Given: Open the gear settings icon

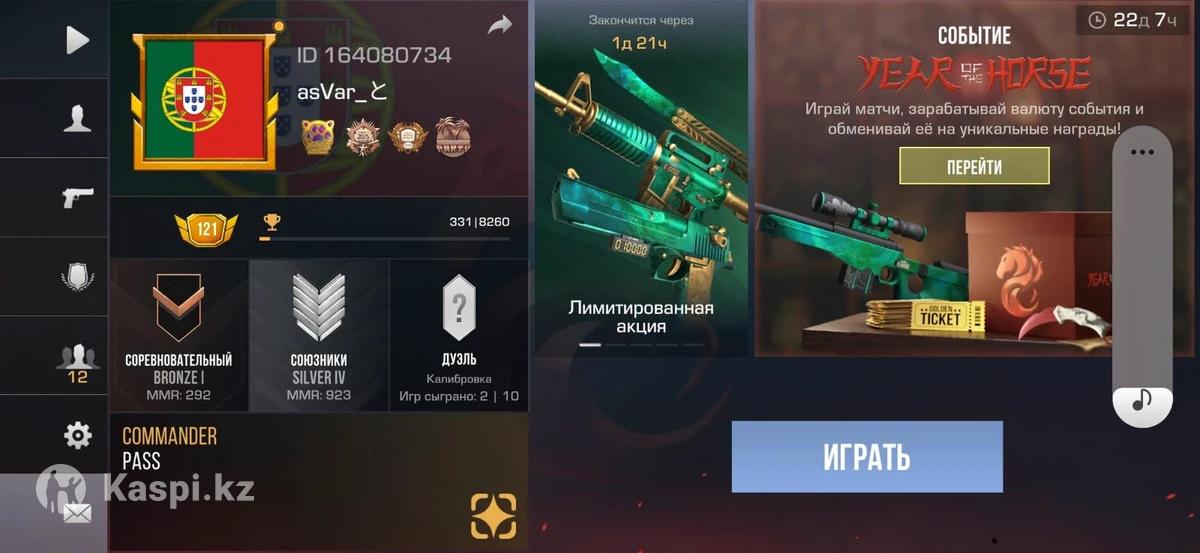Looking at the screenshot, I should [77, 435].
